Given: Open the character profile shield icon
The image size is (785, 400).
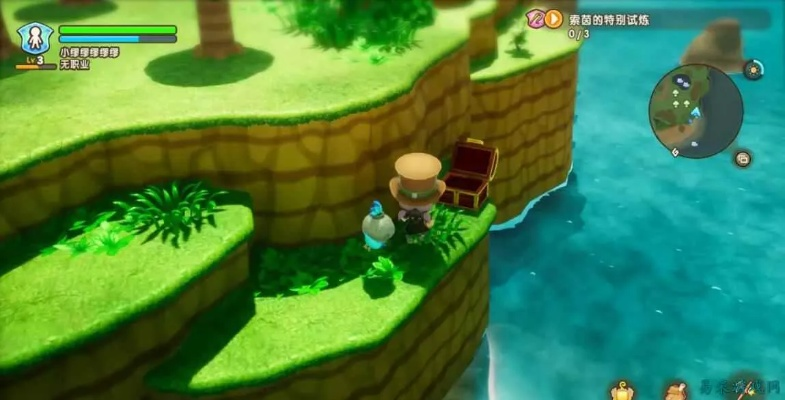Looking at the screenshot, I should [x=34, y=38].
